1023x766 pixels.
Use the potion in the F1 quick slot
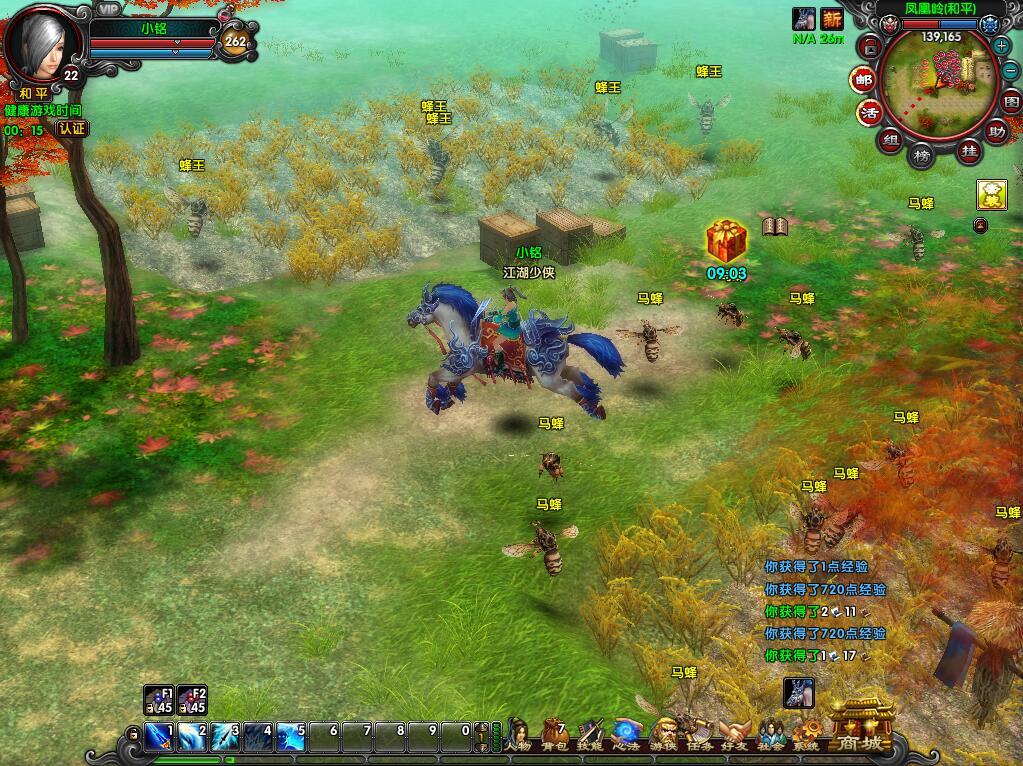(x=159, y=700)
